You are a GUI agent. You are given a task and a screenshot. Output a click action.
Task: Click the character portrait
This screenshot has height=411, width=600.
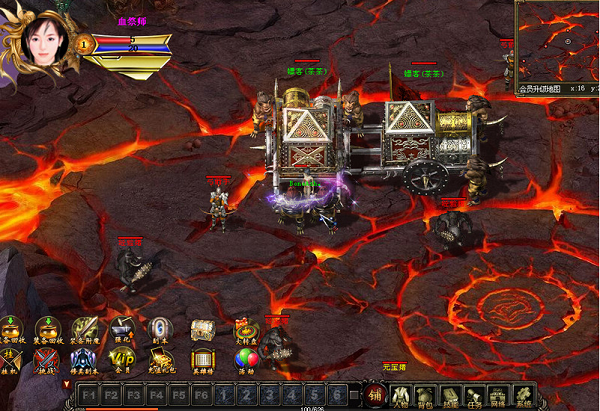tap(42, 40)
